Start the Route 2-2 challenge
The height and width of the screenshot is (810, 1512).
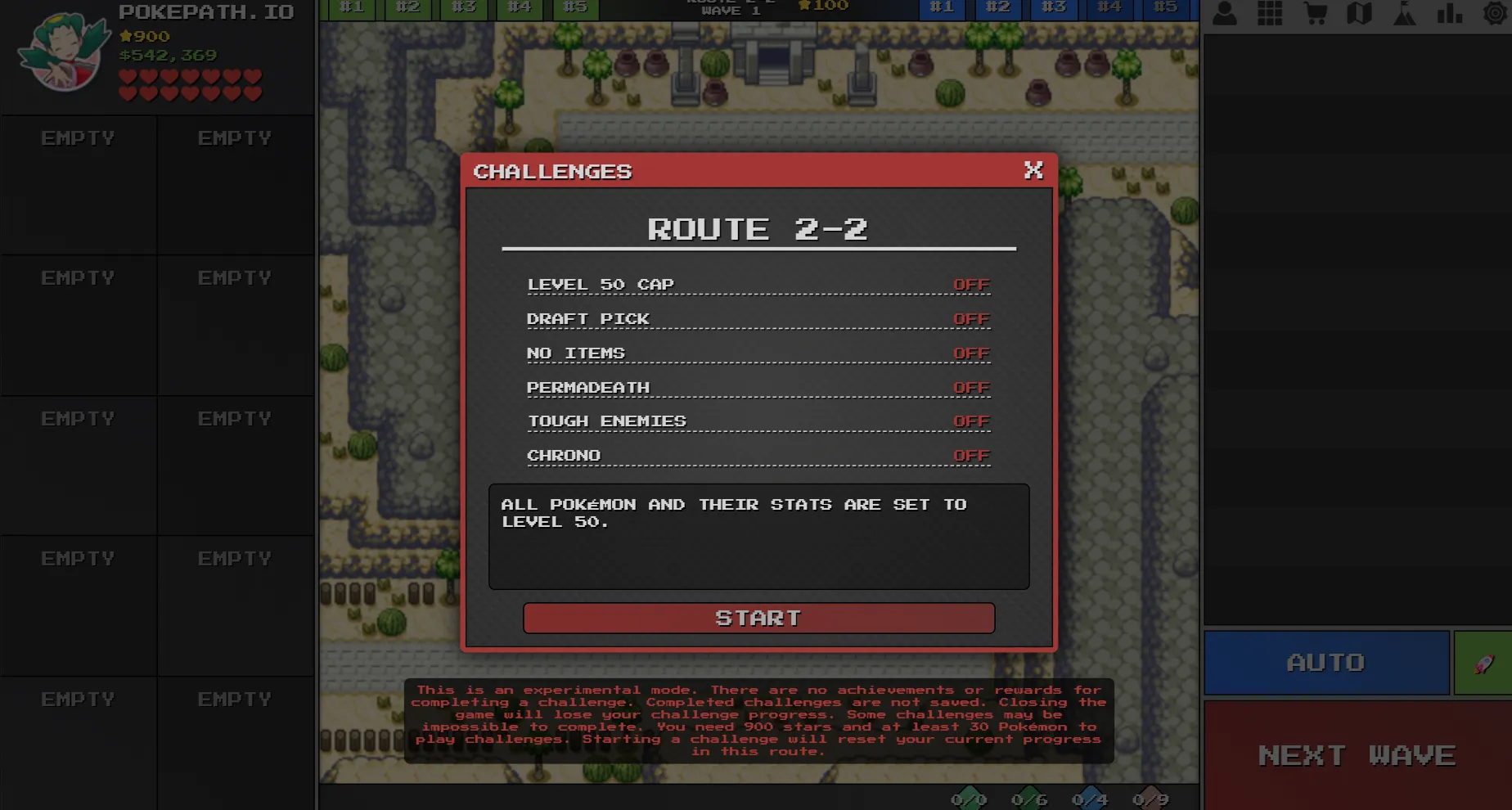(x=758, y=618)
